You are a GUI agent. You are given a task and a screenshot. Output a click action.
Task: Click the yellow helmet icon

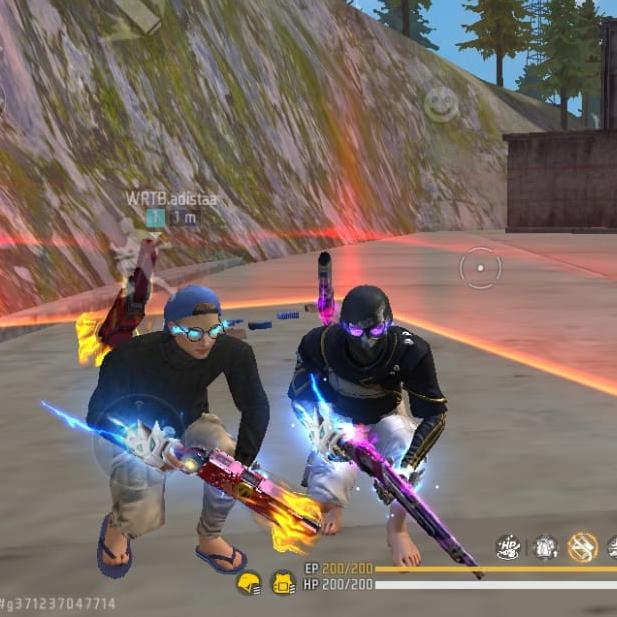tap(249, 583)
